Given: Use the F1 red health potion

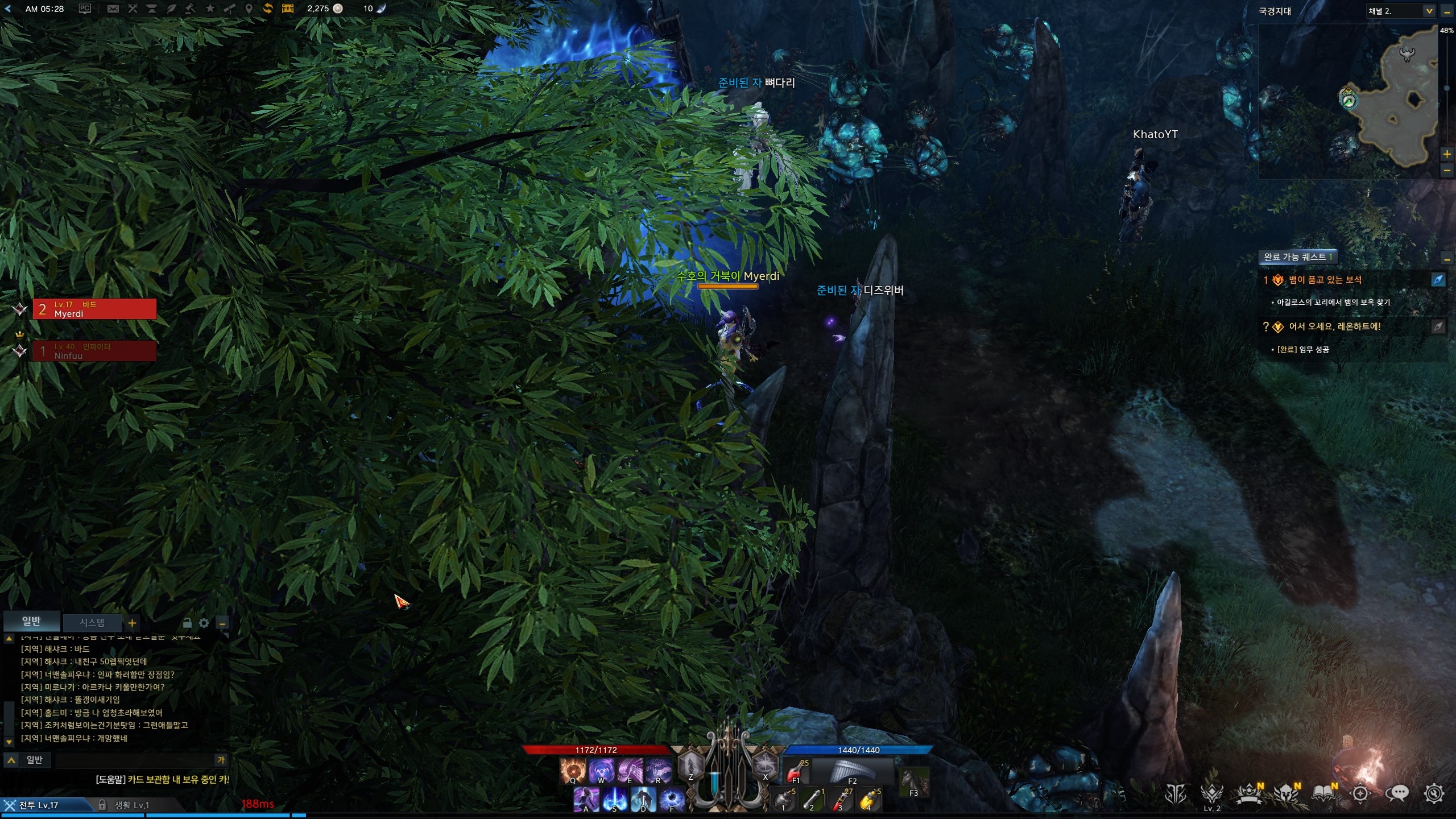Looking at the screenshot, I should point(796,772).
